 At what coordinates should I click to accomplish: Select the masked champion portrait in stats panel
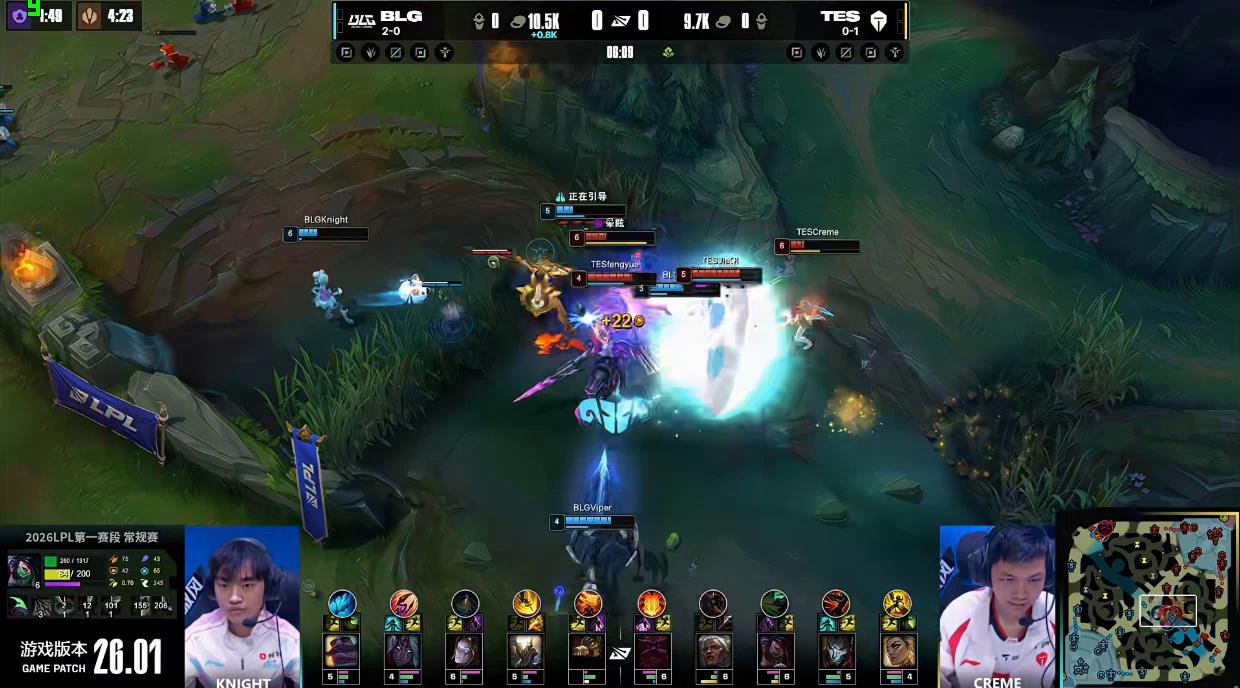click(23, 571)
